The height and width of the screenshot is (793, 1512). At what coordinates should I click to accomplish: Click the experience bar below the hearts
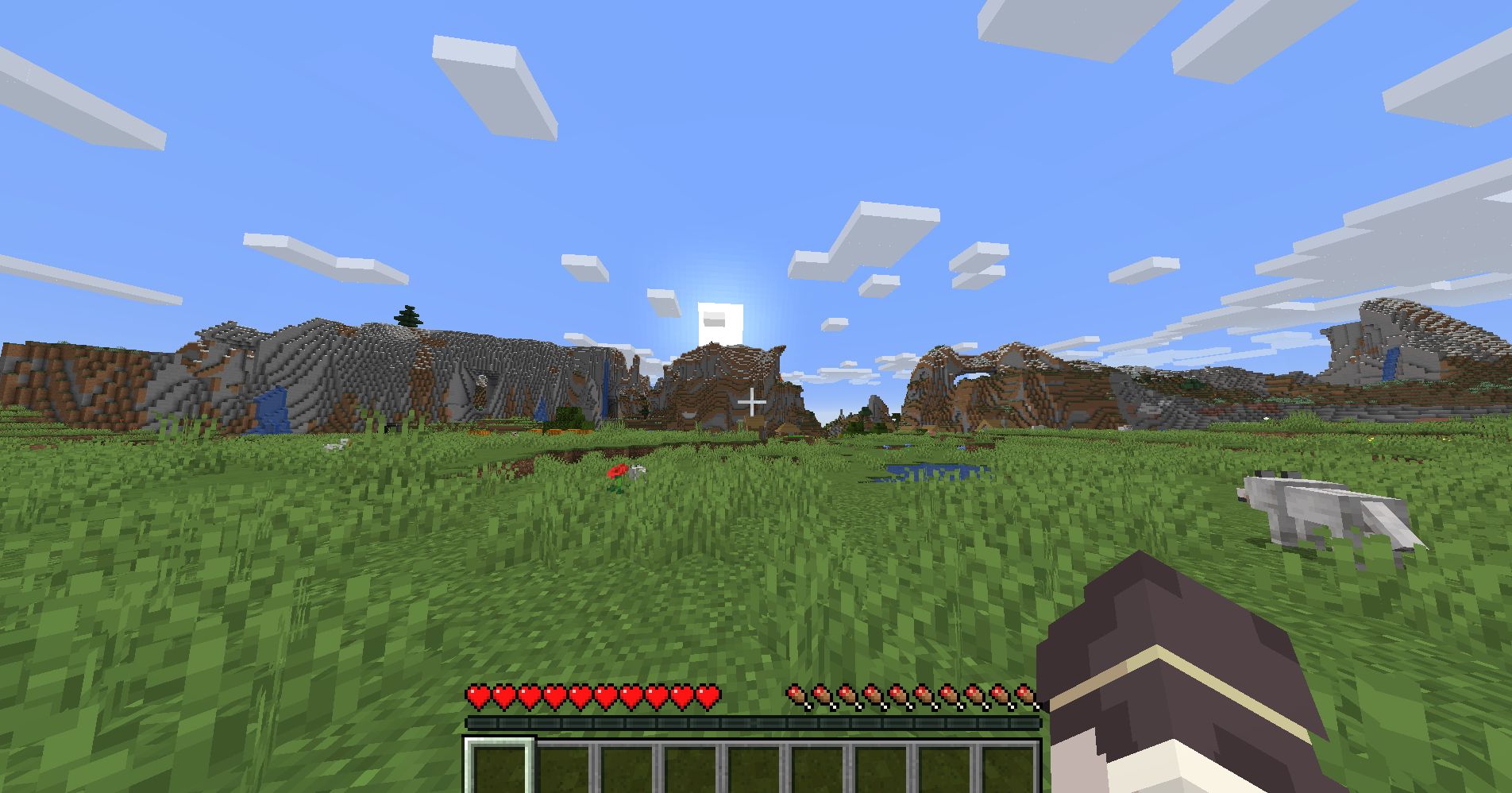tap(754, 721)
